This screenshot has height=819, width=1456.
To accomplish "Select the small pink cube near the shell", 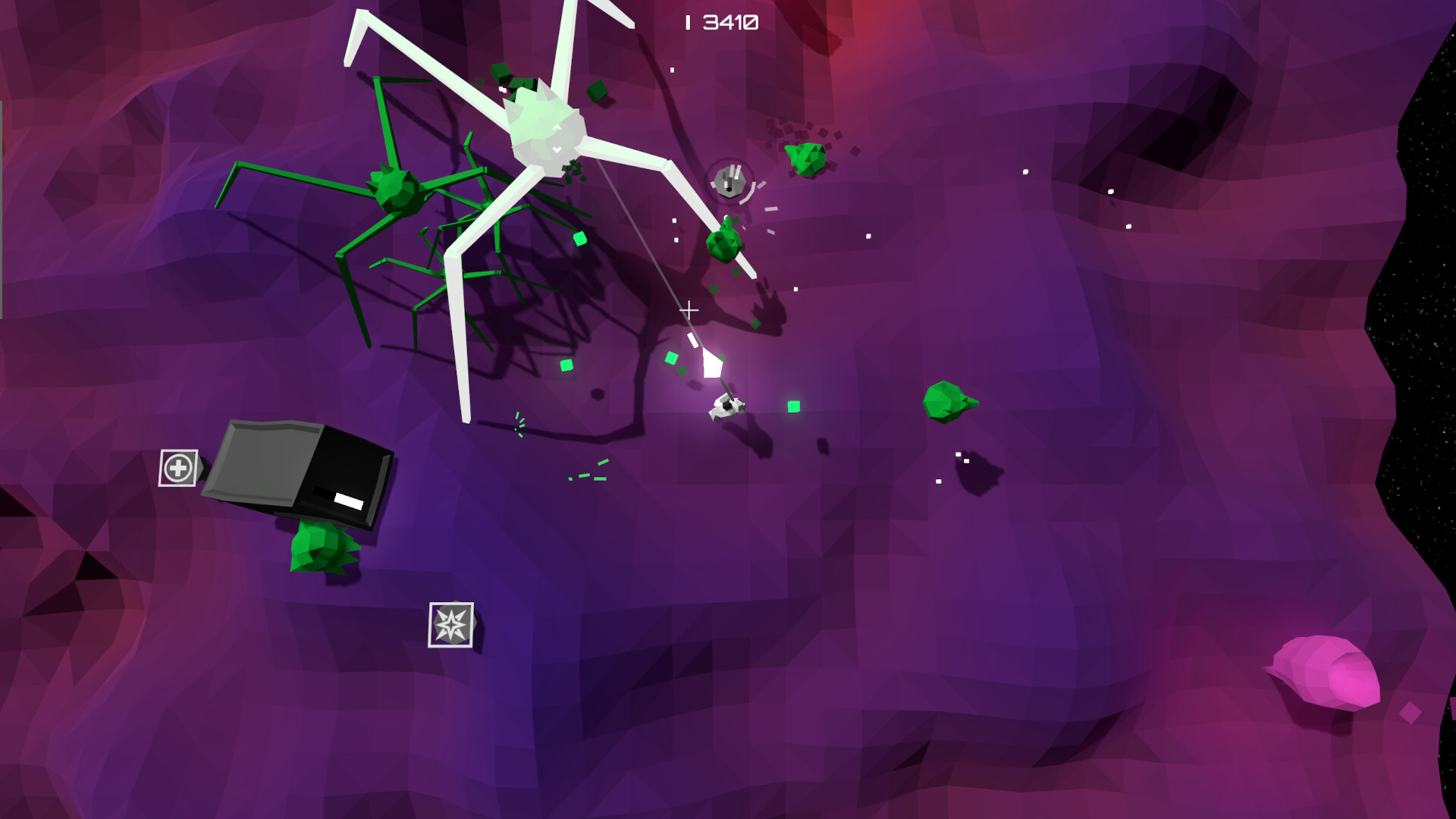I will pyautogui.click(x=1410, y=713).
